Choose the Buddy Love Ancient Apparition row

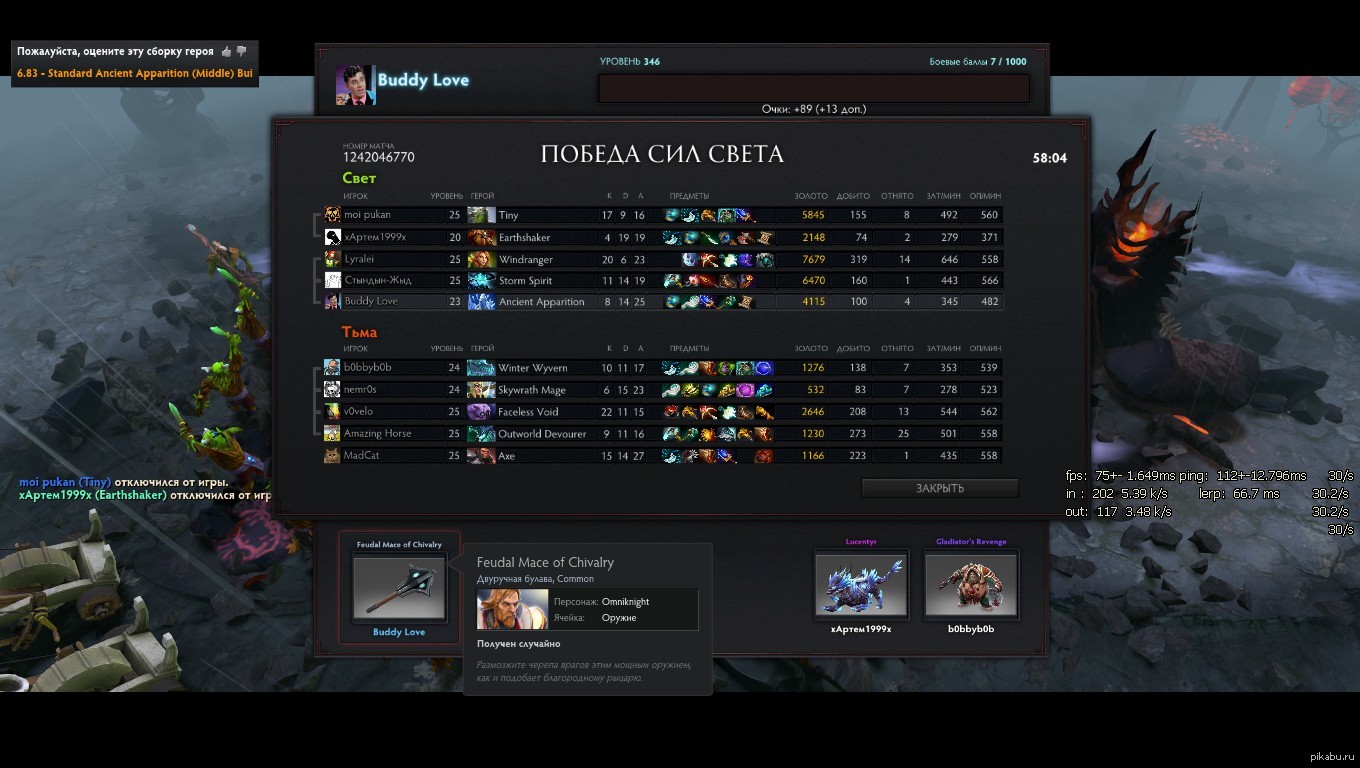click(x=660, y=301)
